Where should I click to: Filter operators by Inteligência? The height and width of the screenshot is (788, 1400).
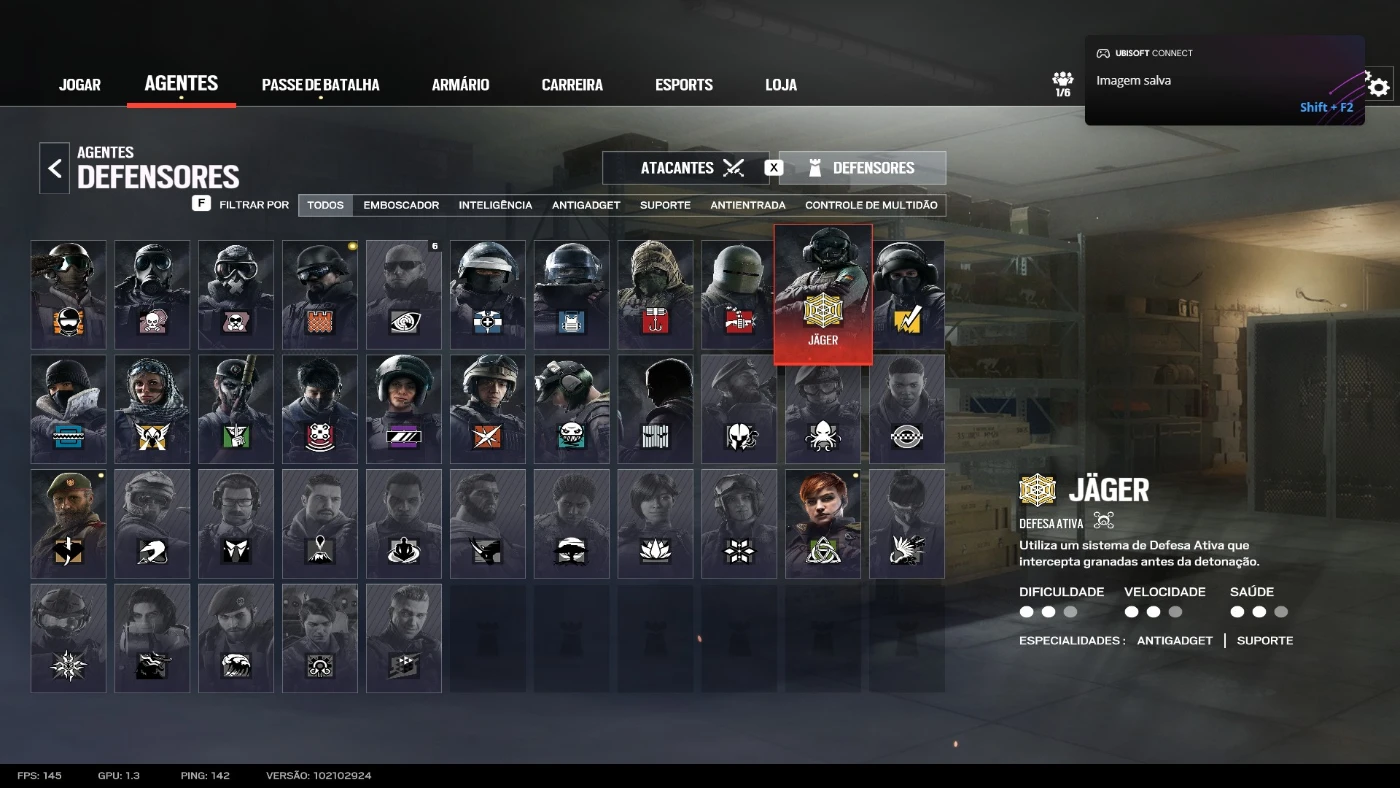[x=495, y=205]
